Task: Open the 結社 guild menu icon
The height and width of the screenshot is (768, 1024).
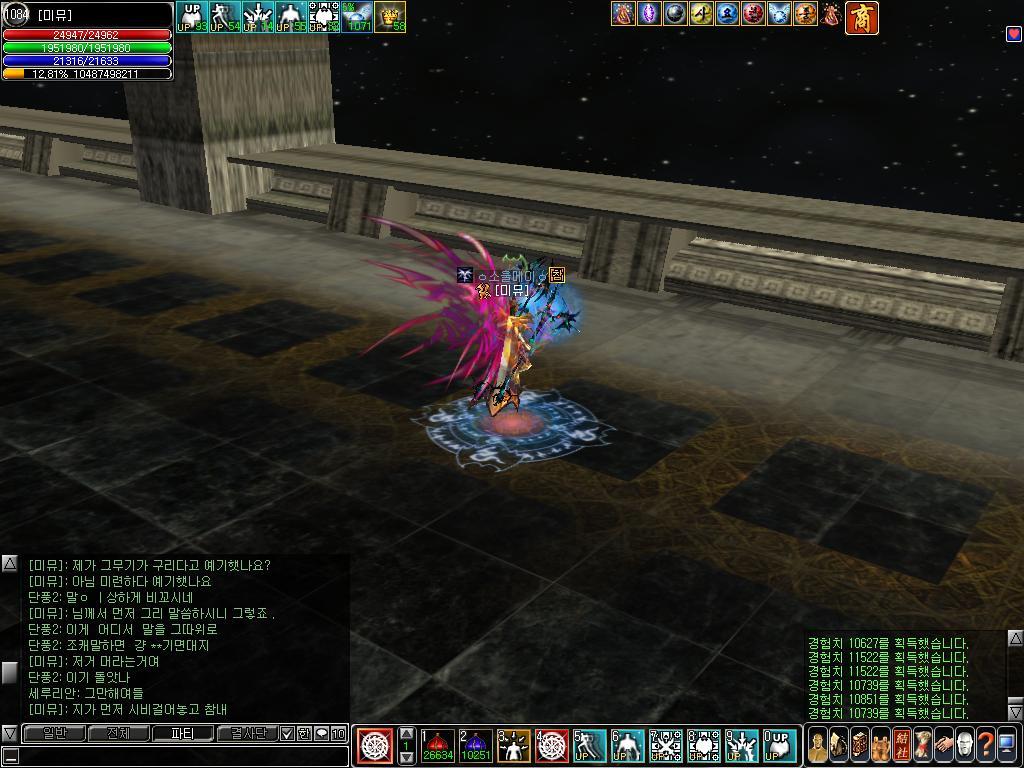Action: click(x=902, y=745)
